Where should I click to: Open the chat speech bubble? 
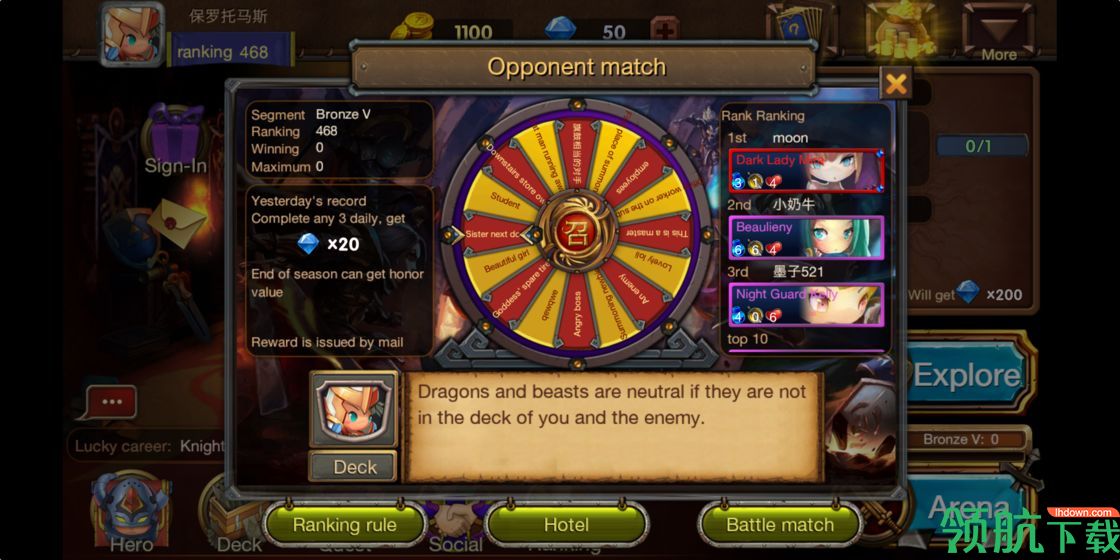(x=111, y=403)
